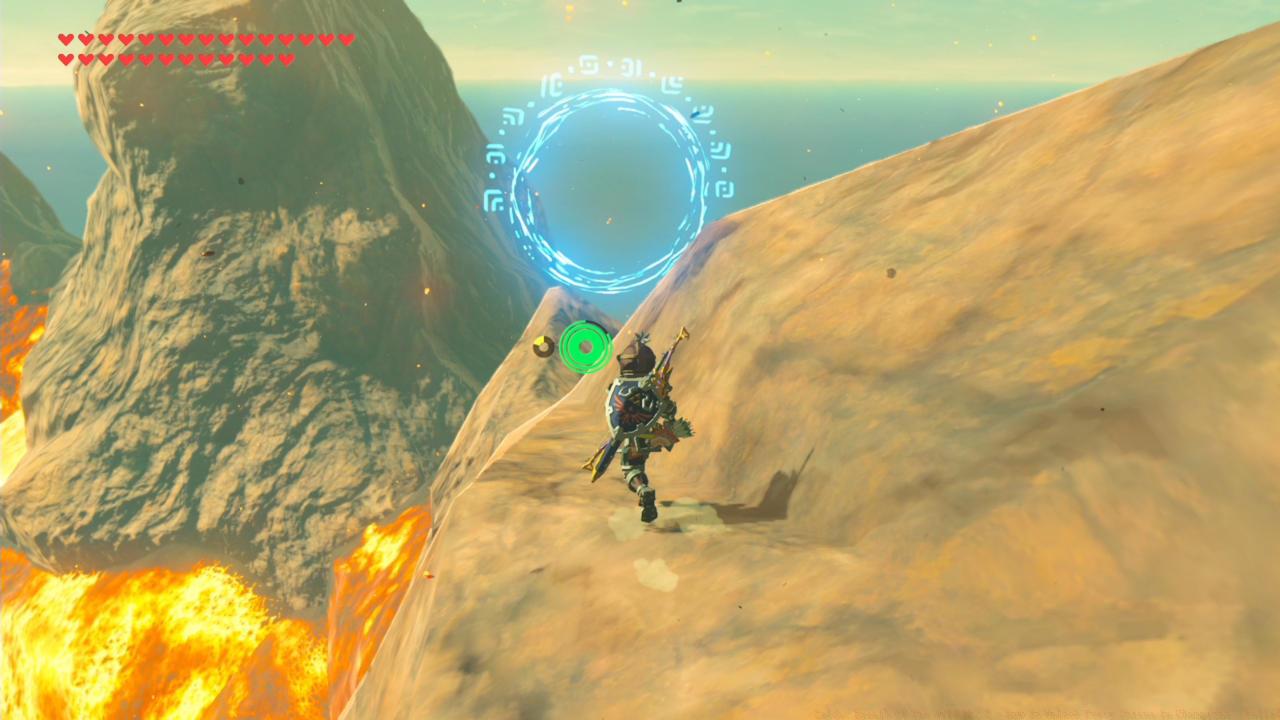
Task: Click the seventh heart in the bottom row
Action: pos(184,56)
